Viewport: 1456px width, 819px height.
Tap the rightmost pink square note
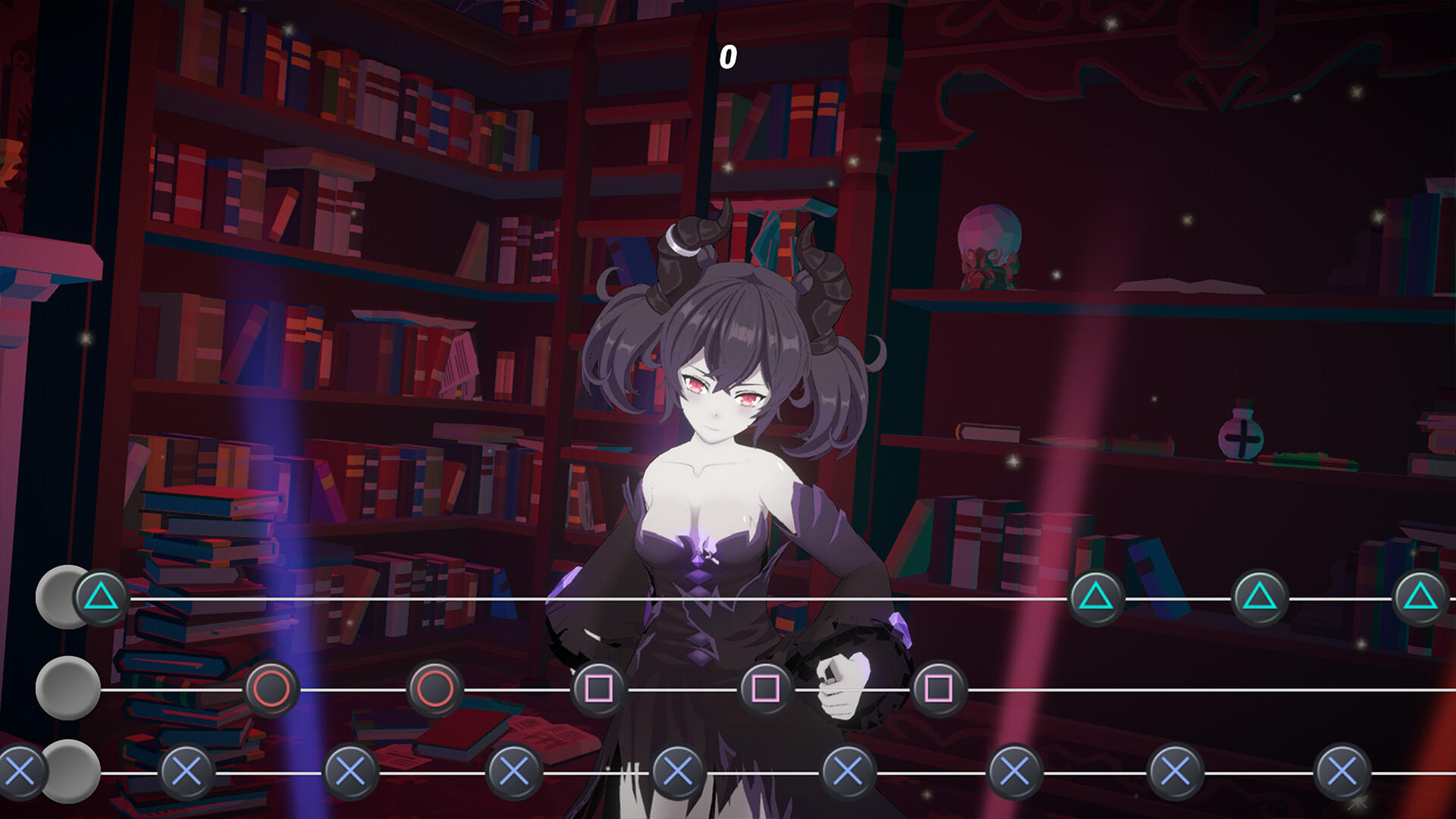938,689
